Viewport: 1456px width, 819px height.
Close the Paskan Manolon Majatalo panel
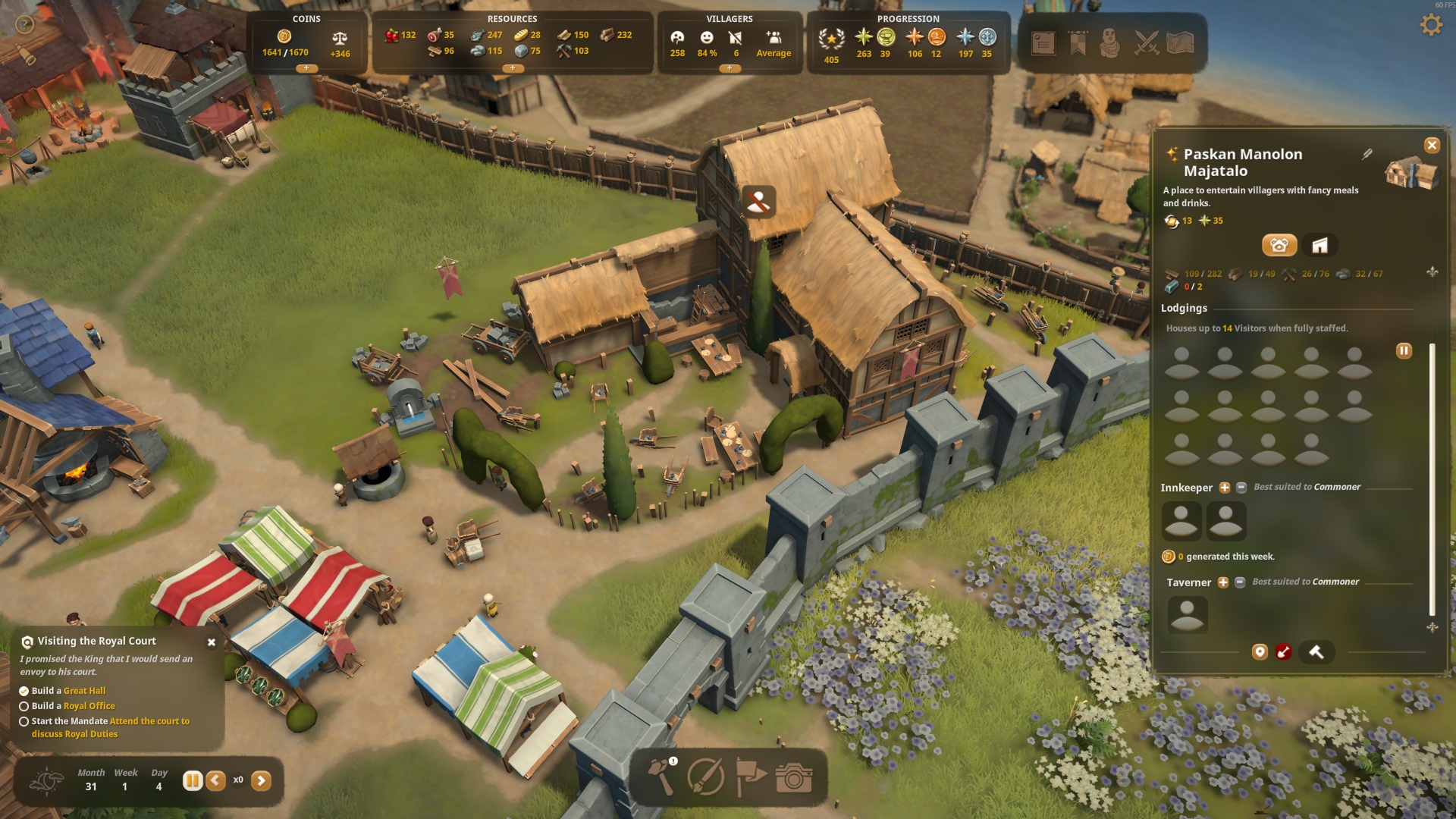(x=1432, y=146)
